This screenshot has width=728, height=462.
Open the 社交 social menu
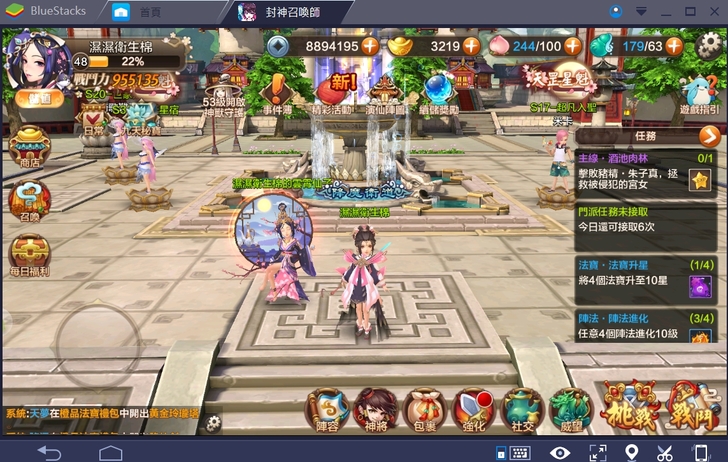tap(521, 409)
